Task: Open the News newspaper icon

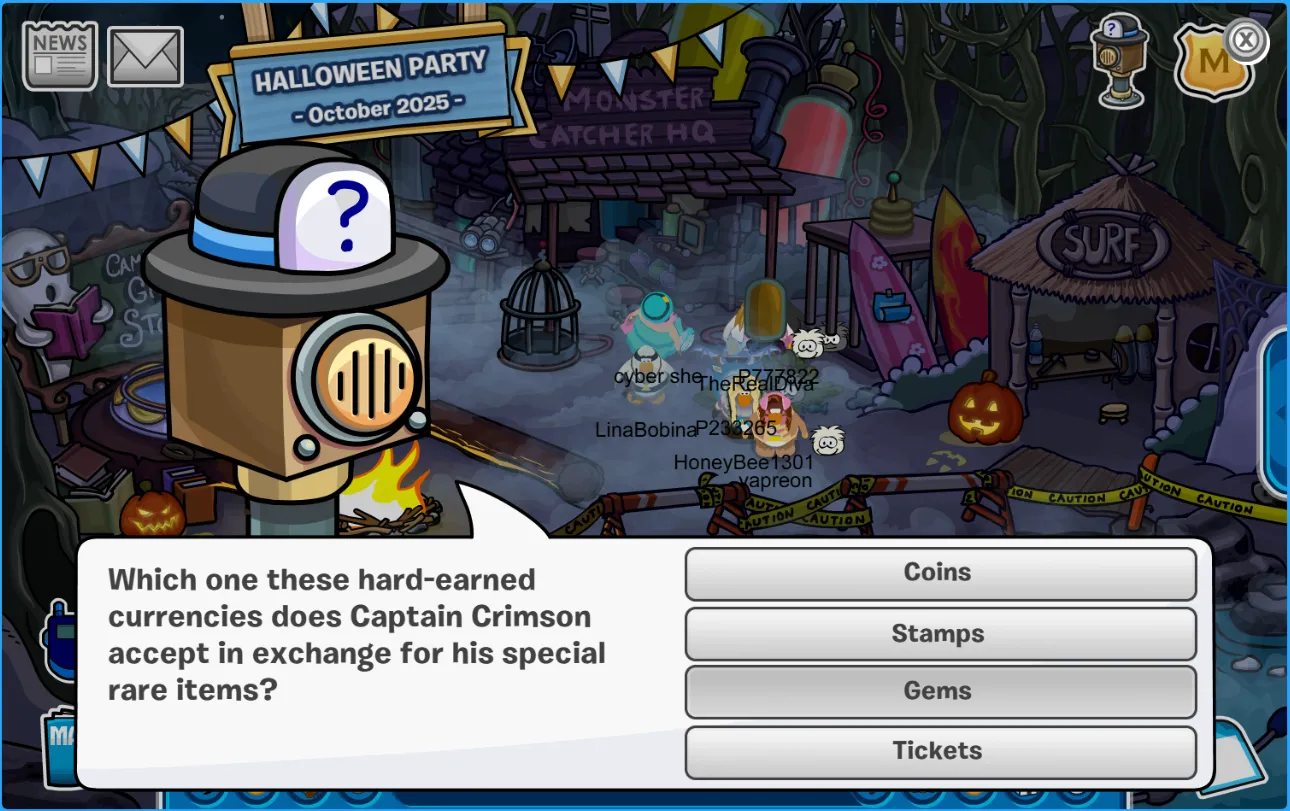Action: (60, 57)
